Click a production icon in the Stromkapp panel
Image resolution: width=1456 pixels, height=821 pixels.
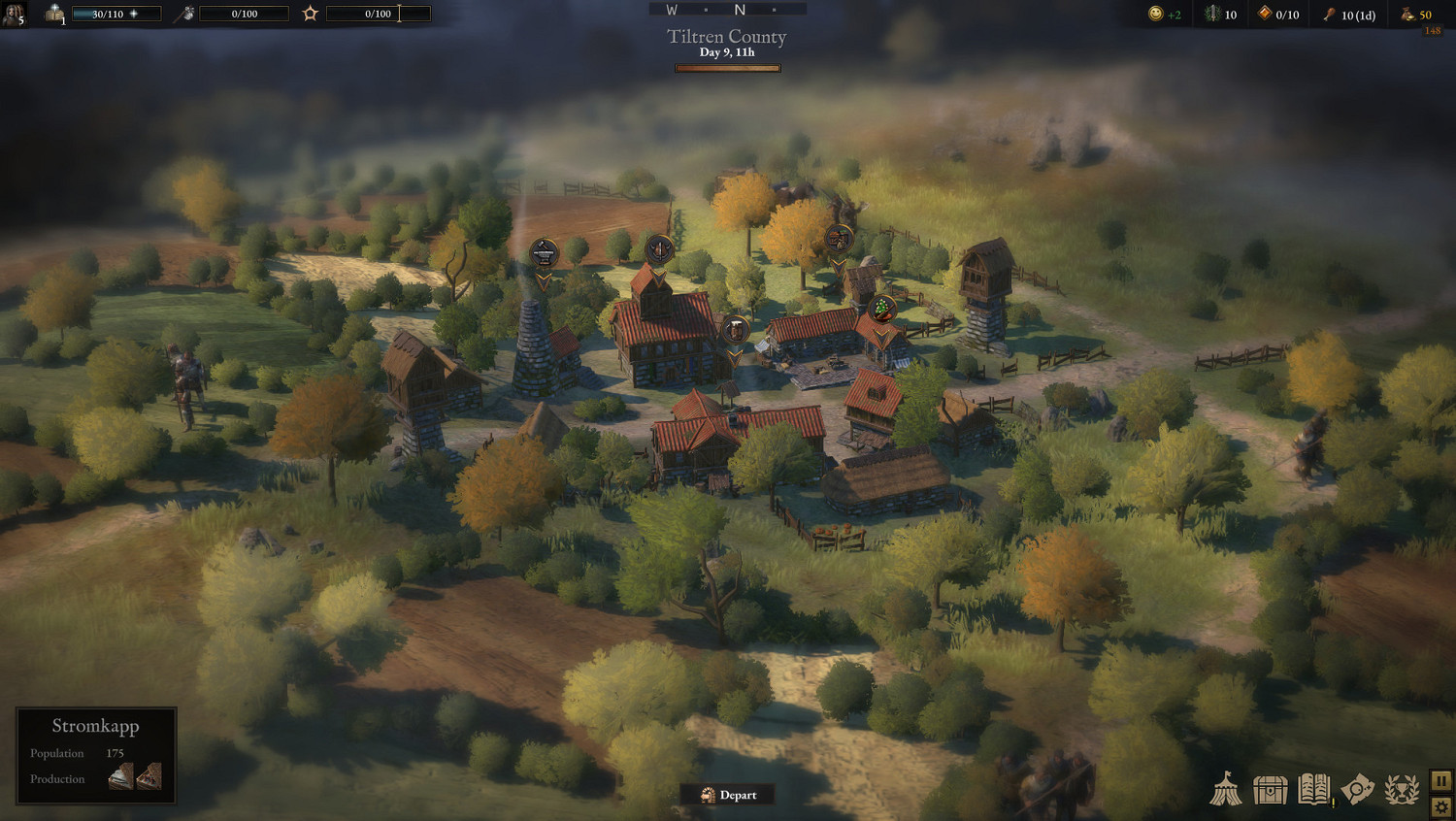pyautogui.click(x=119, y=776)
